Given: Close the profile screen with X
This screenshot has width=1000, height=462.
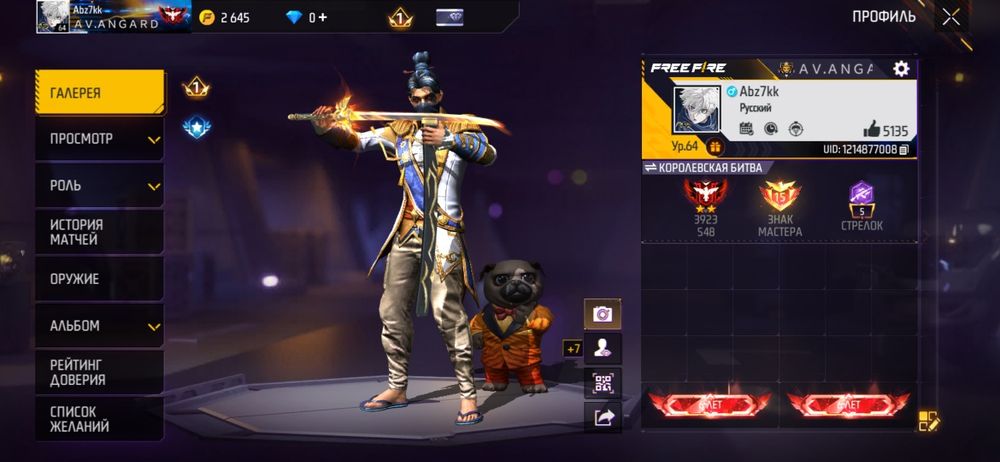Looking at the screenshot, I should (x=950, y=16).
